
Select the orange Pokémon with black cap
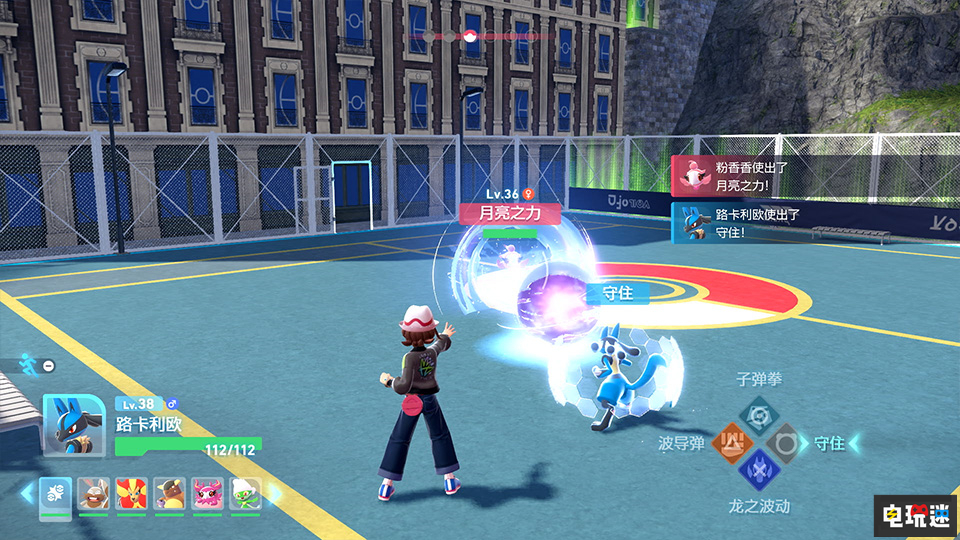(x=170, y=494)
